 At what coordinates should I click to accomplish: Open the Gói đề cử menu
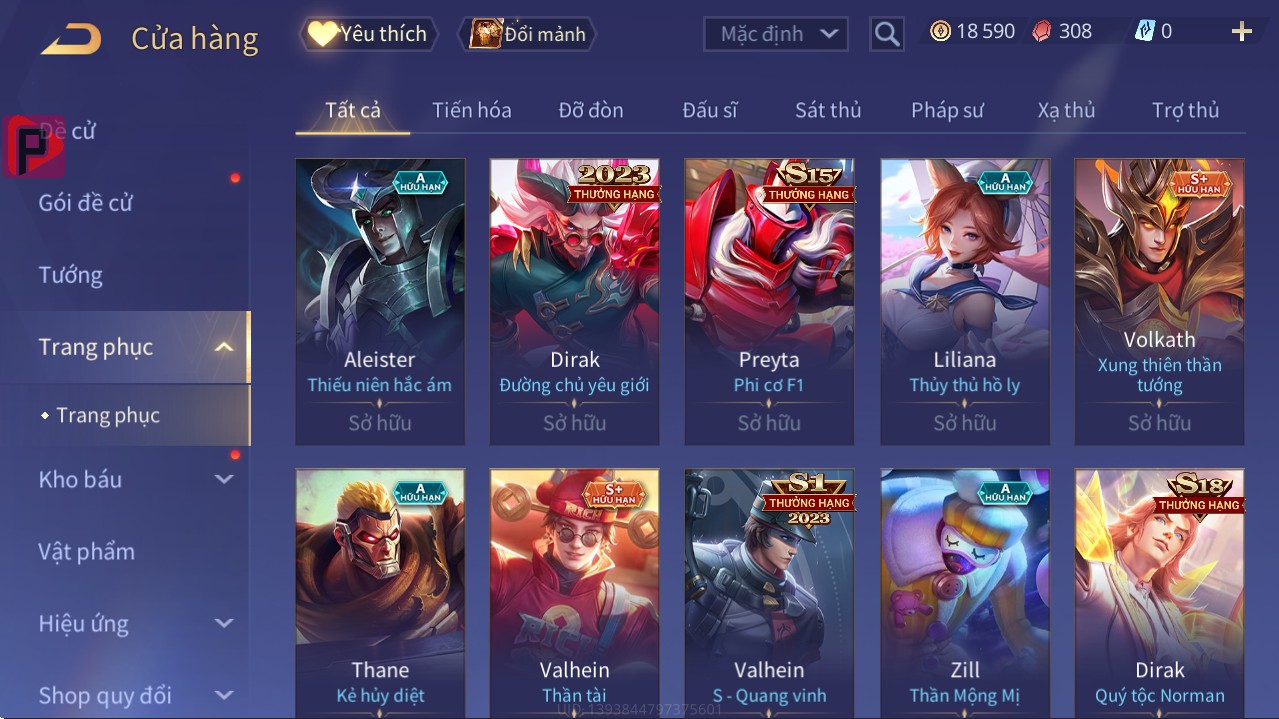click(x=86, y=203)
